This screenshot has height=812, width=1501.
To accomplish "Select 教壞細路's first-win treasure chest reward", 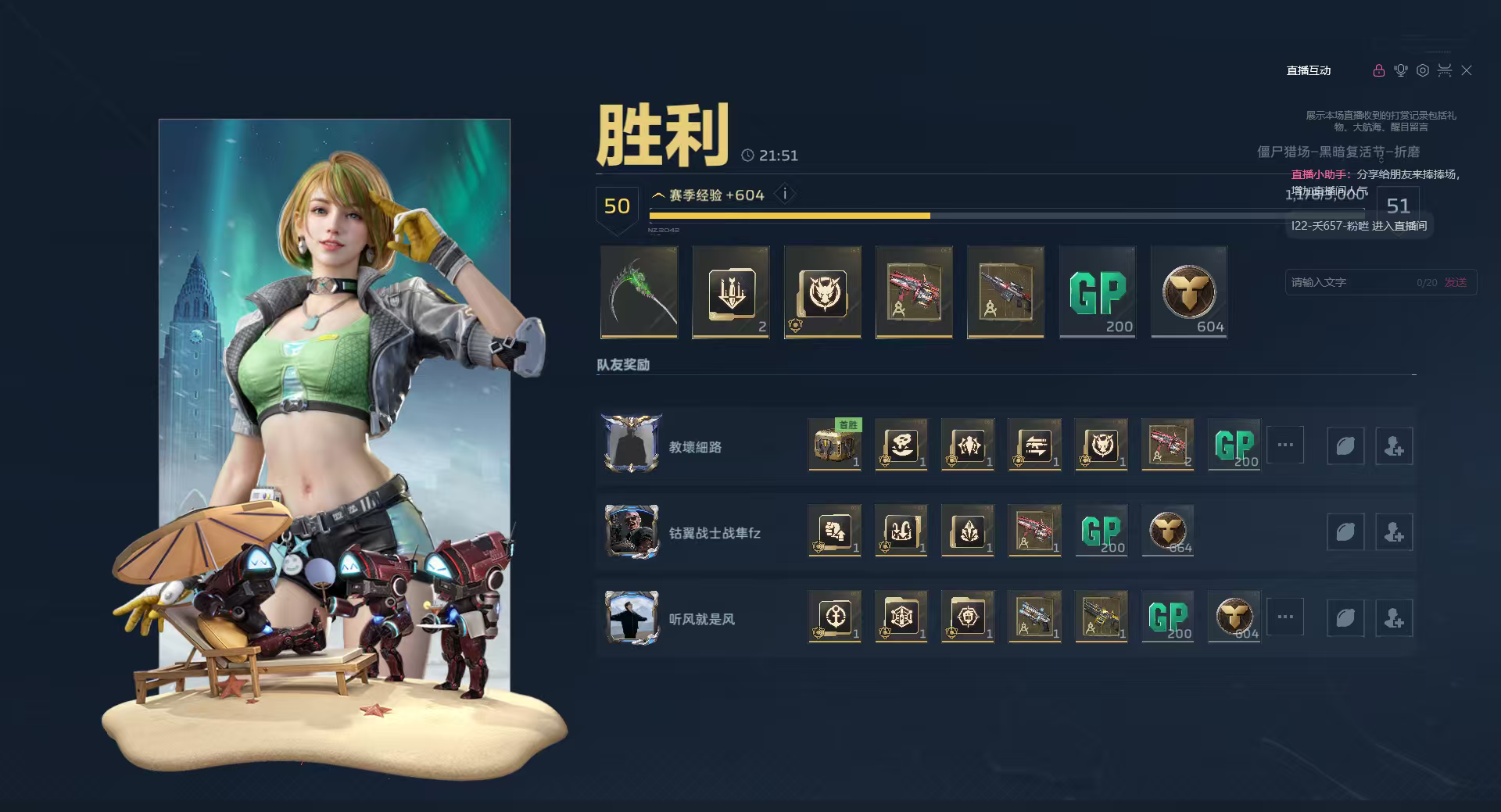I will pos(833,445).
